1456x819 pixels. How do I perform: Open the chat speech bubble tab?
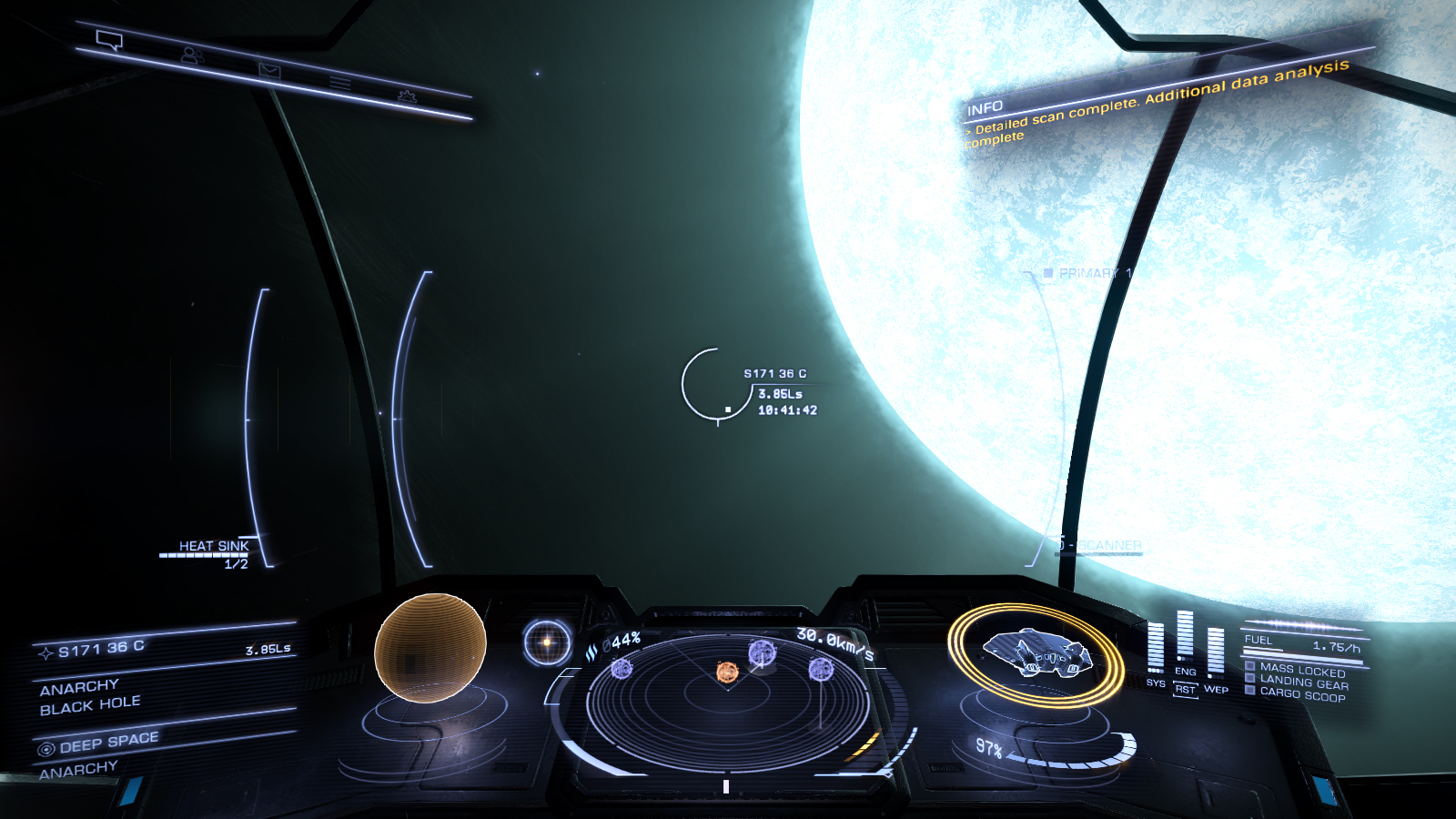(x=109, y=40)
